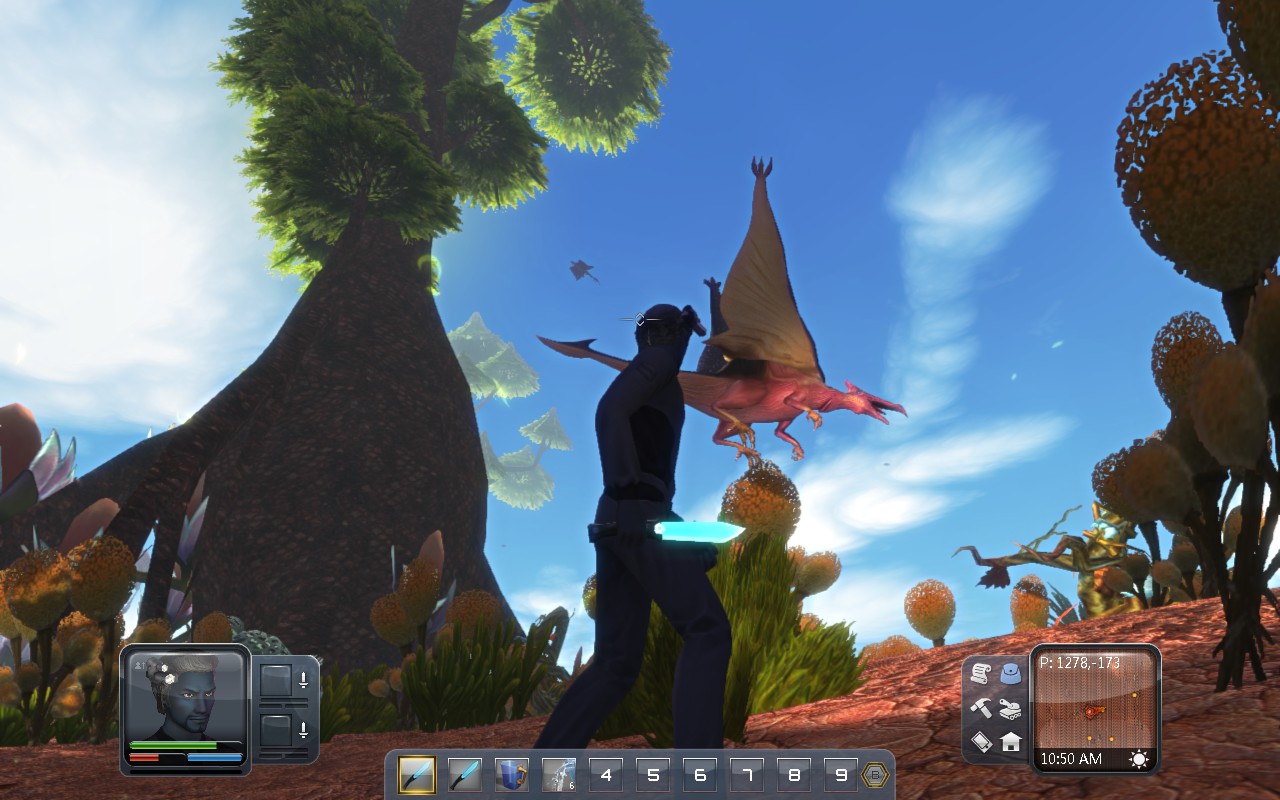1280x800 pixels.
Task: Open the scroll icon menu
Action: [981, 674]
